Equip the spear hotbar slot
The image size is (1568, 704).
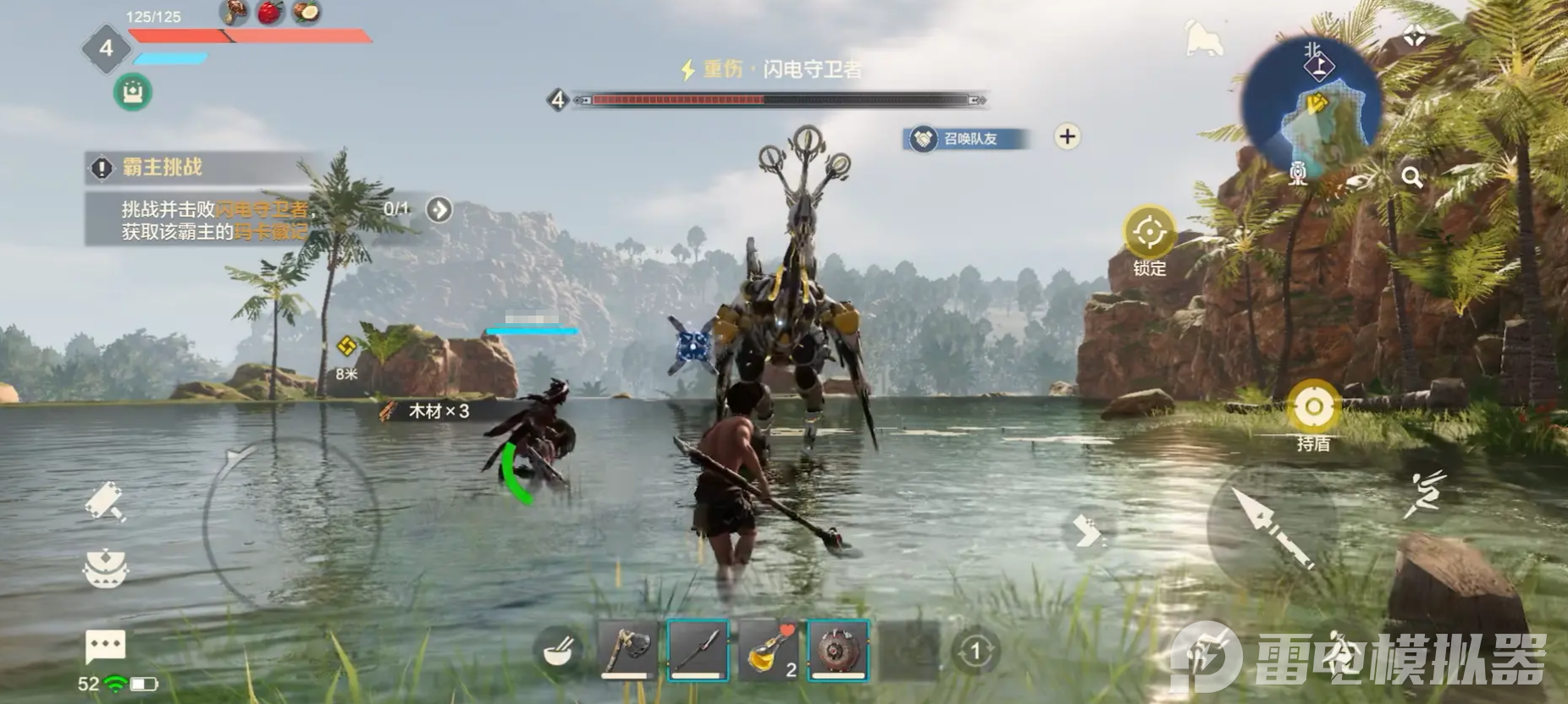tap(698, 650)
